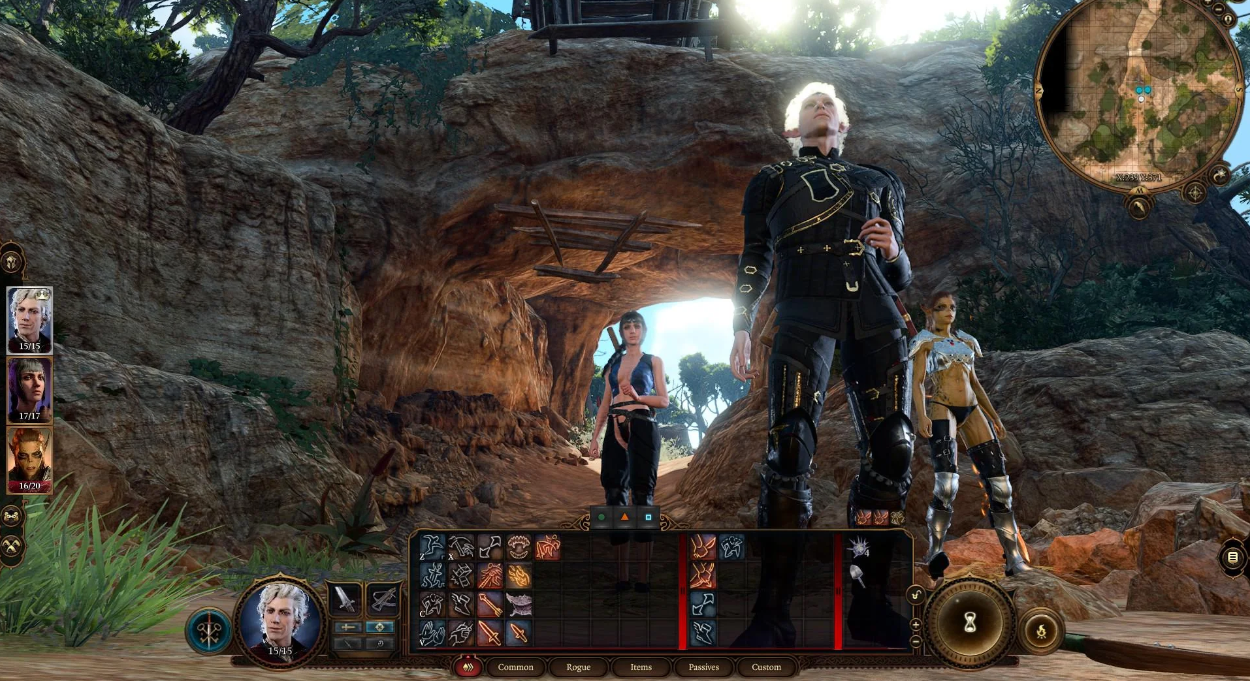Click the end turn hourglass button

coord(967,621)
